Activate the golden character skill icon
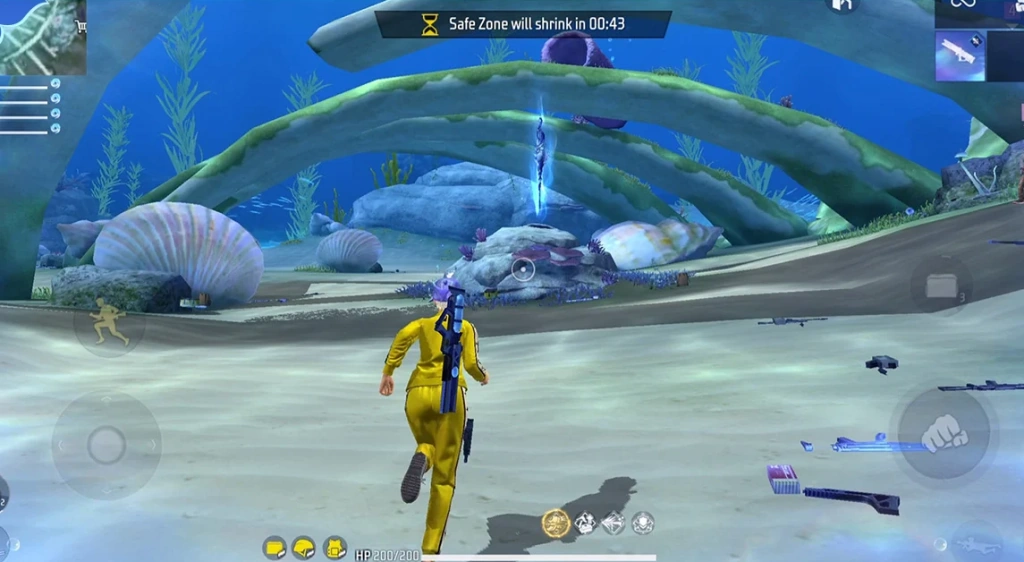The image size is (1024, 562). [555, 522]
